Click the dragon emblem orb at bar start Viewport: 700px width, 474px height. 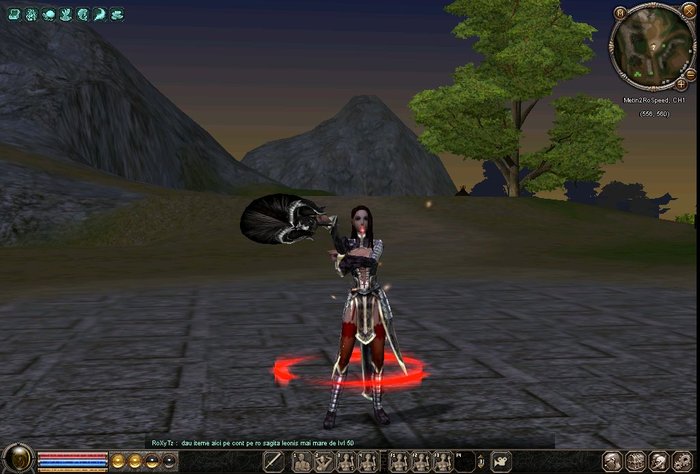tap(18, 460)
